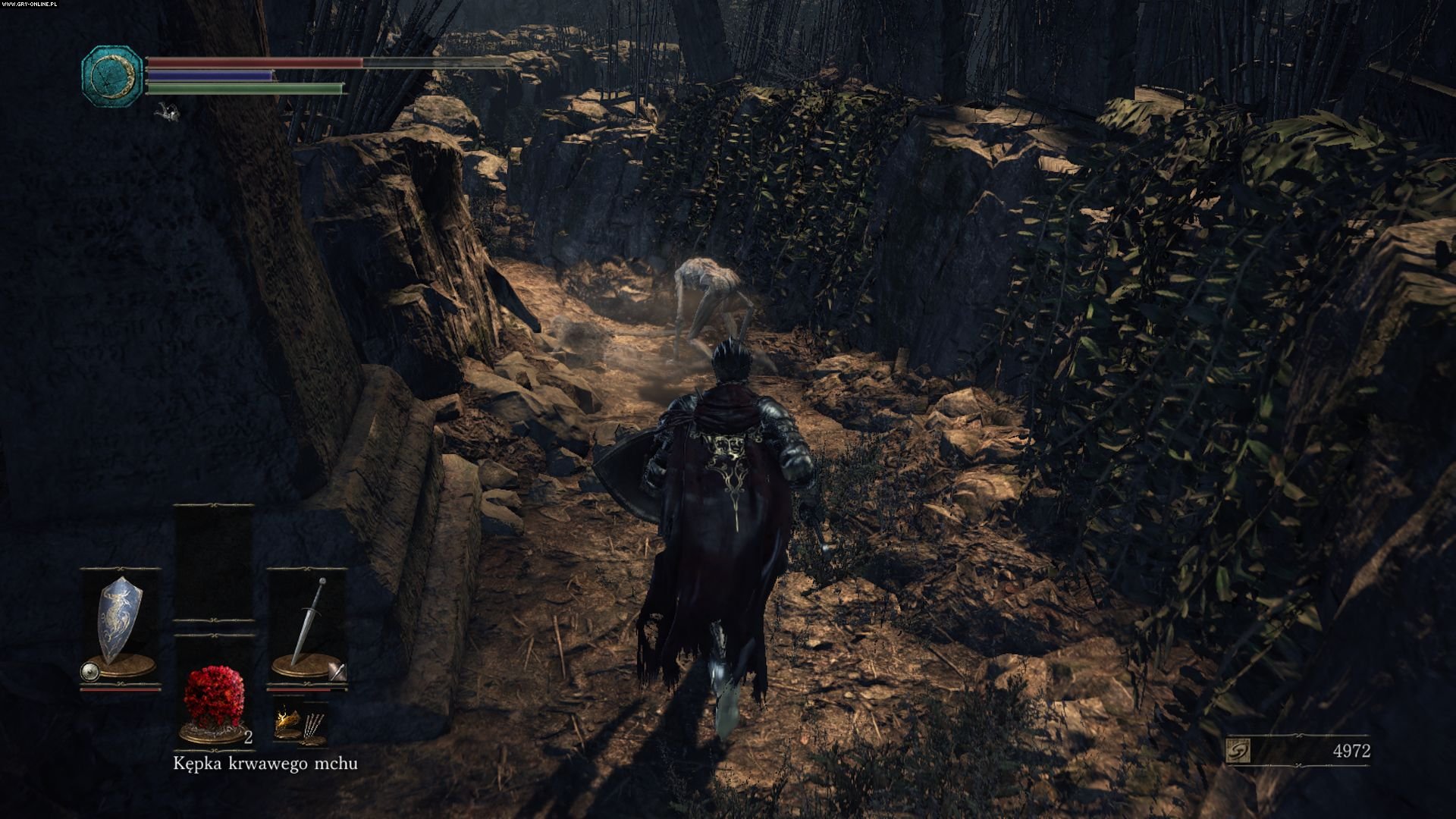Click the weapon skill icon on sword slot

tap(337, 671)
